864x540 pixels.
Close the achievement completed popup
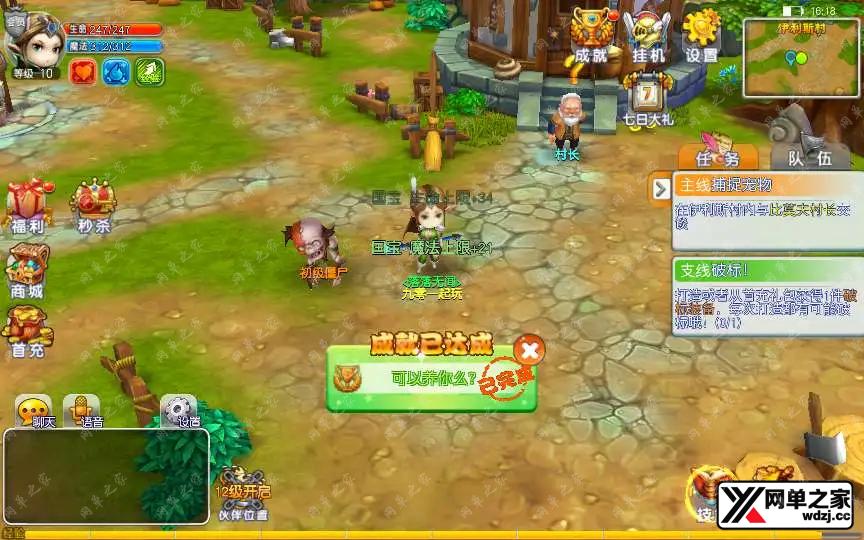pyautogui.click(x=529, y=349)
